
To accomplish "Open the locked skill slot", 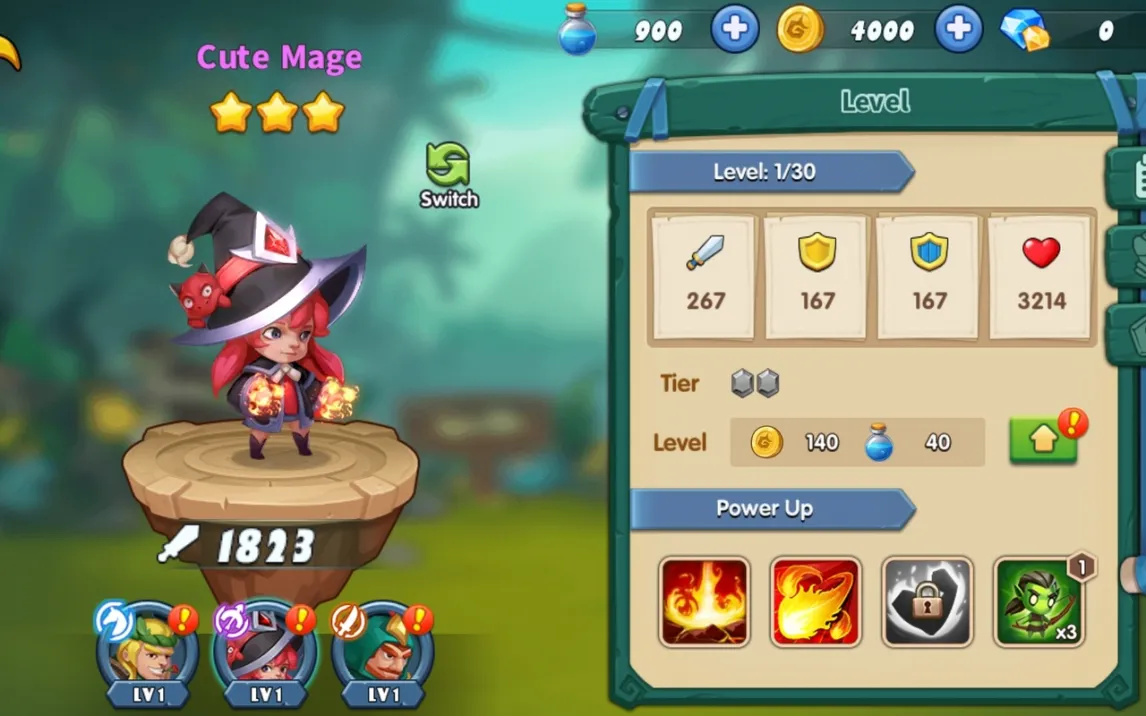I will 927,602.
